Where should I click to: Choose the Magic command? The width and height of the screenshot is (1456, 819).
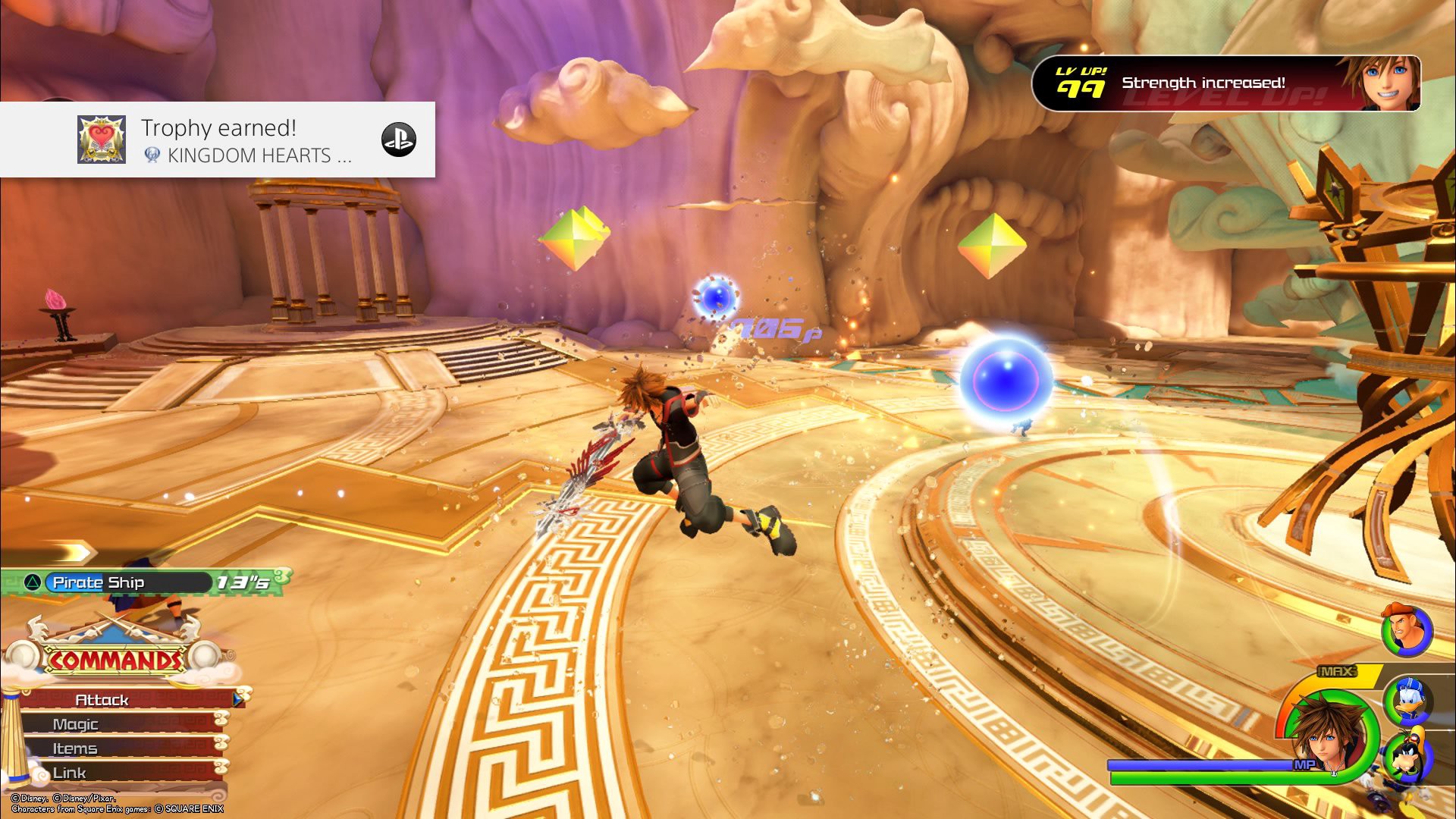pos(114,724)
